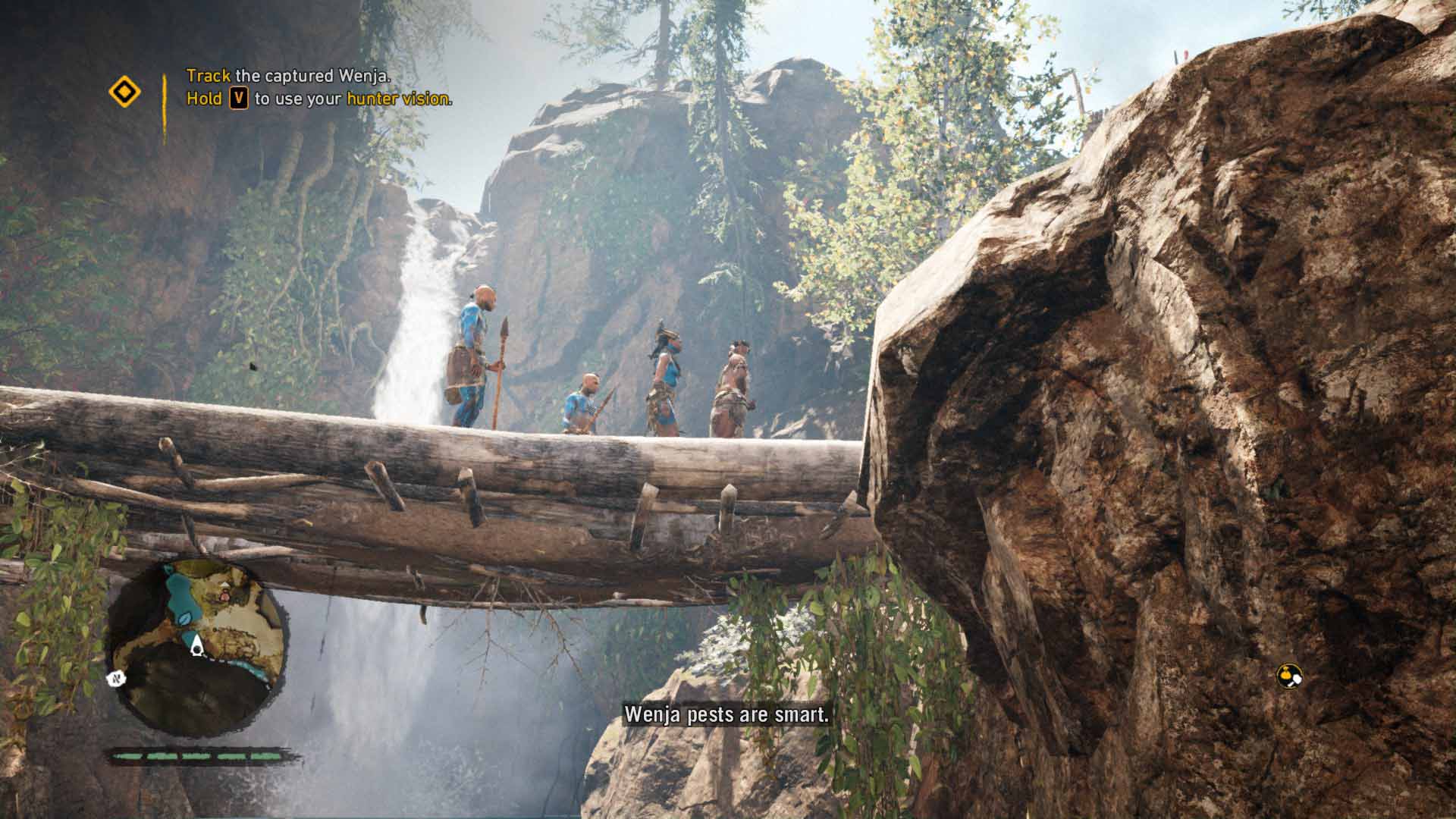The height and width of the screenshot is (819, 1456).
Task: Select the red marker on the minimap
Action: [x=225, y=596]
